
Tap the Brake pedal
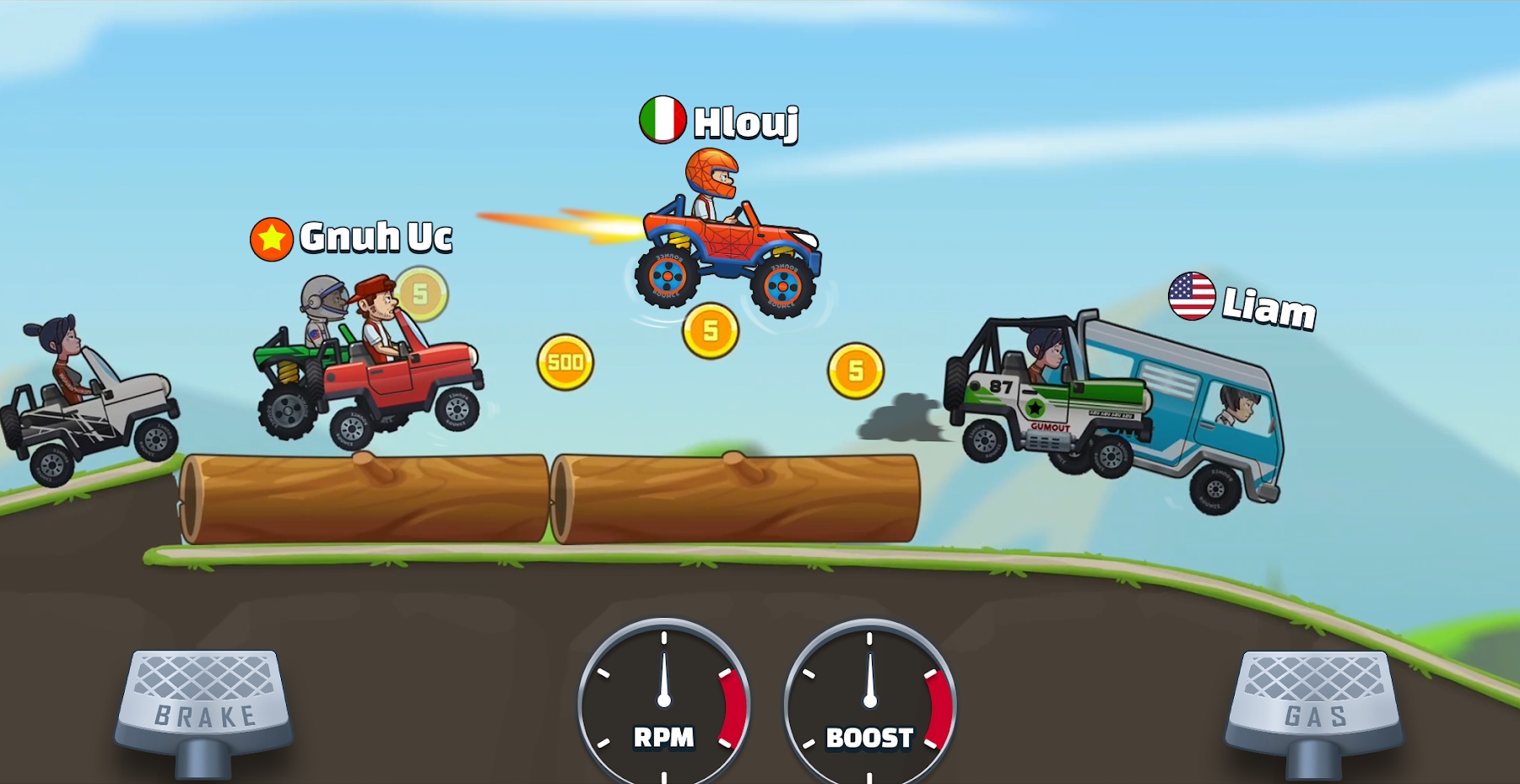click(x=205, y=702)
